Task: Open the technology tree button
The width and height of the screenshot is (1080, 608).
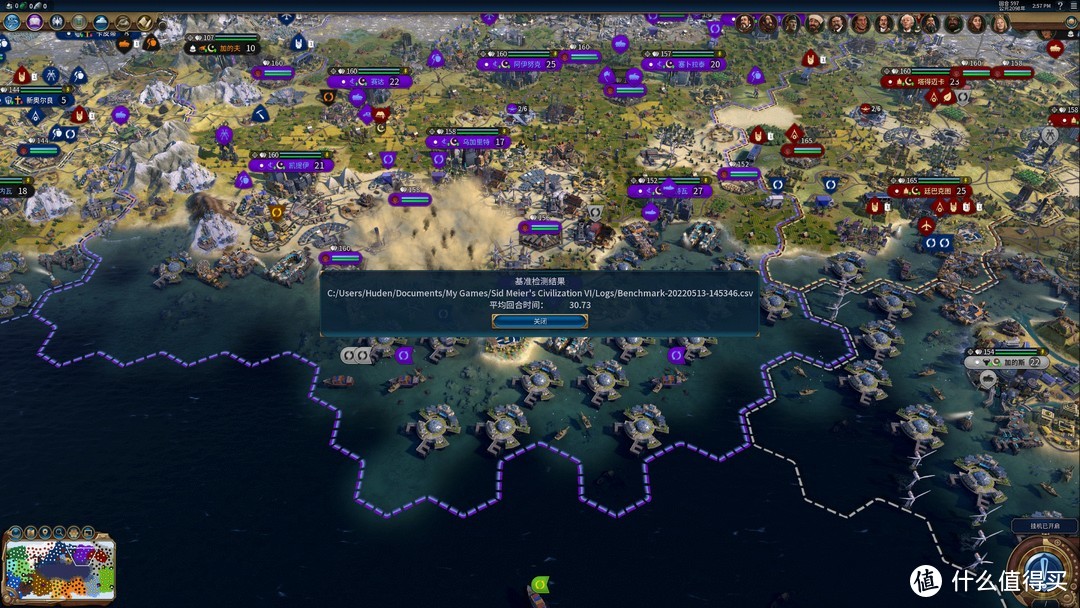Action: tap(12, 21)
